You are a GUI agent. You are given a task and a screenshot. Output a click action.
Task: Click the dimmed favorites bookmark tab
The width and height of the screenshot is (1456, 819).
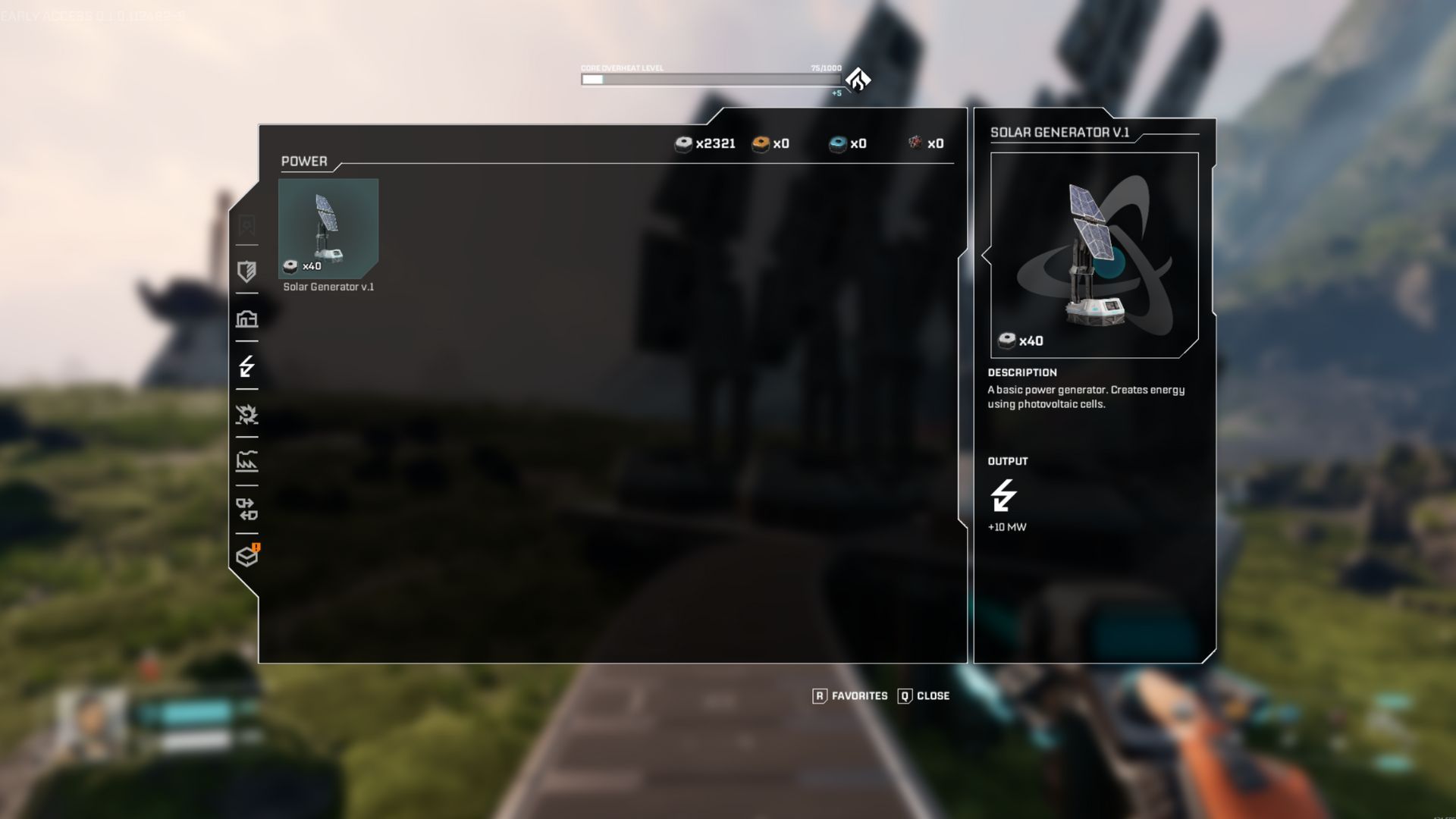[x=246, y=225]
